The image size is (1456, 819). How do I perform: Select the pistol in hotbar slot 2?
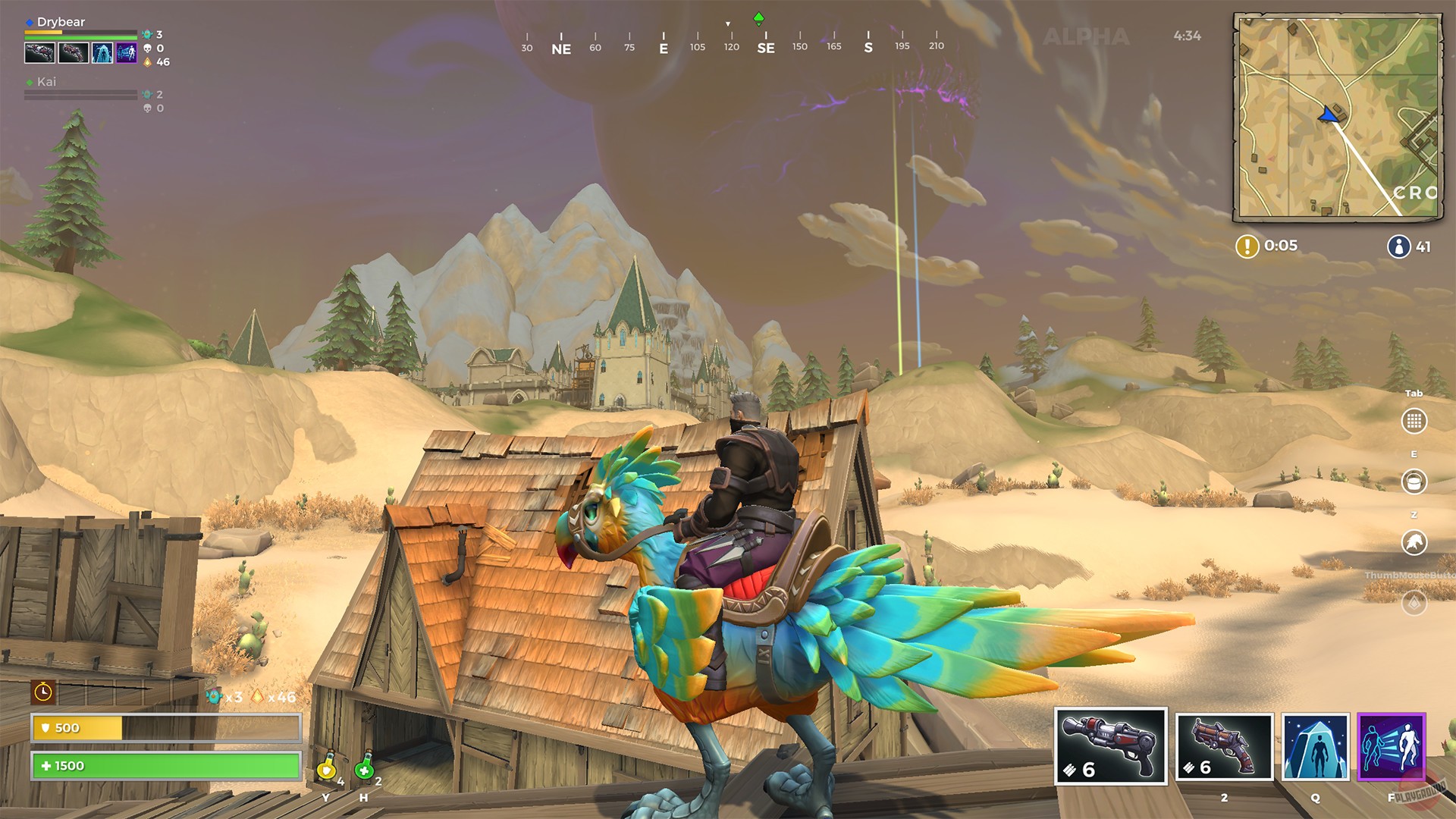pyautogui.click(x=1223, y=748)
